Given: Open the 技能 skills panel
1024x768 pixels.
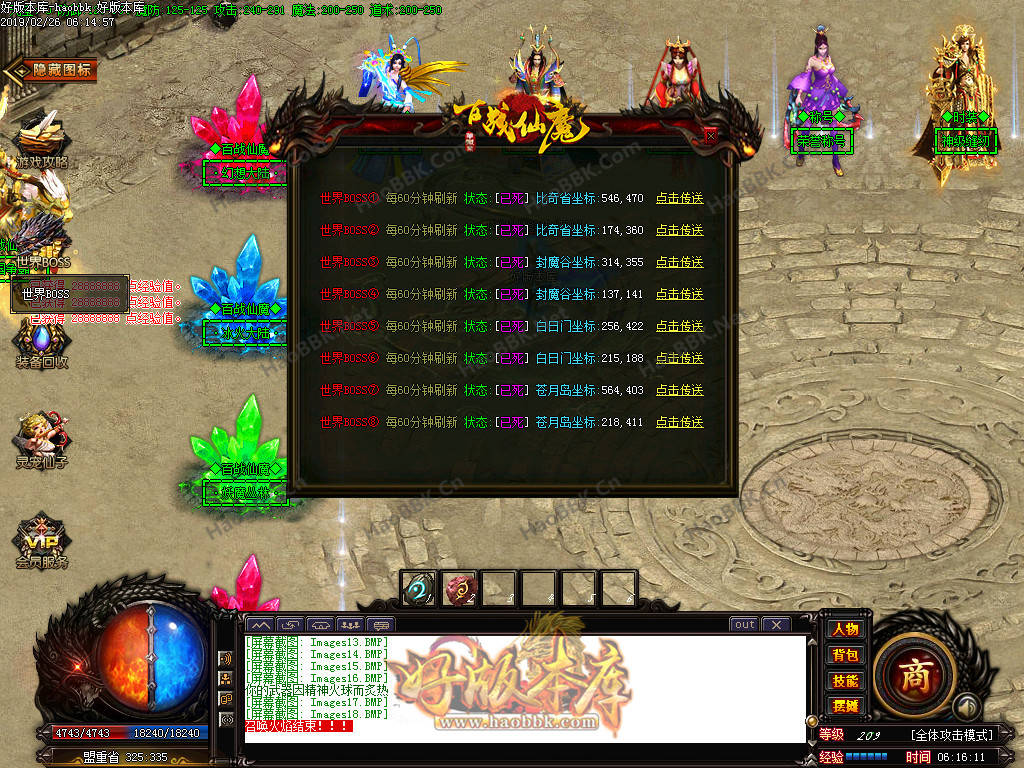Looking at the screenshot, I should click(845, 681).
